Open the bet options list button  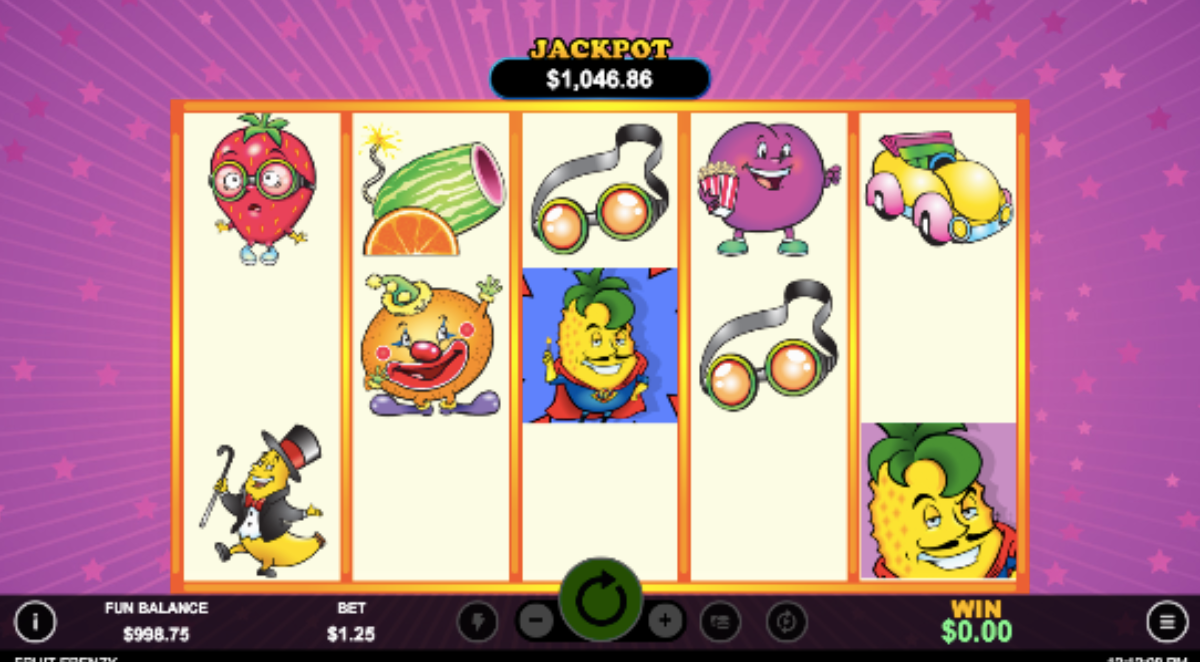[720, 622]
